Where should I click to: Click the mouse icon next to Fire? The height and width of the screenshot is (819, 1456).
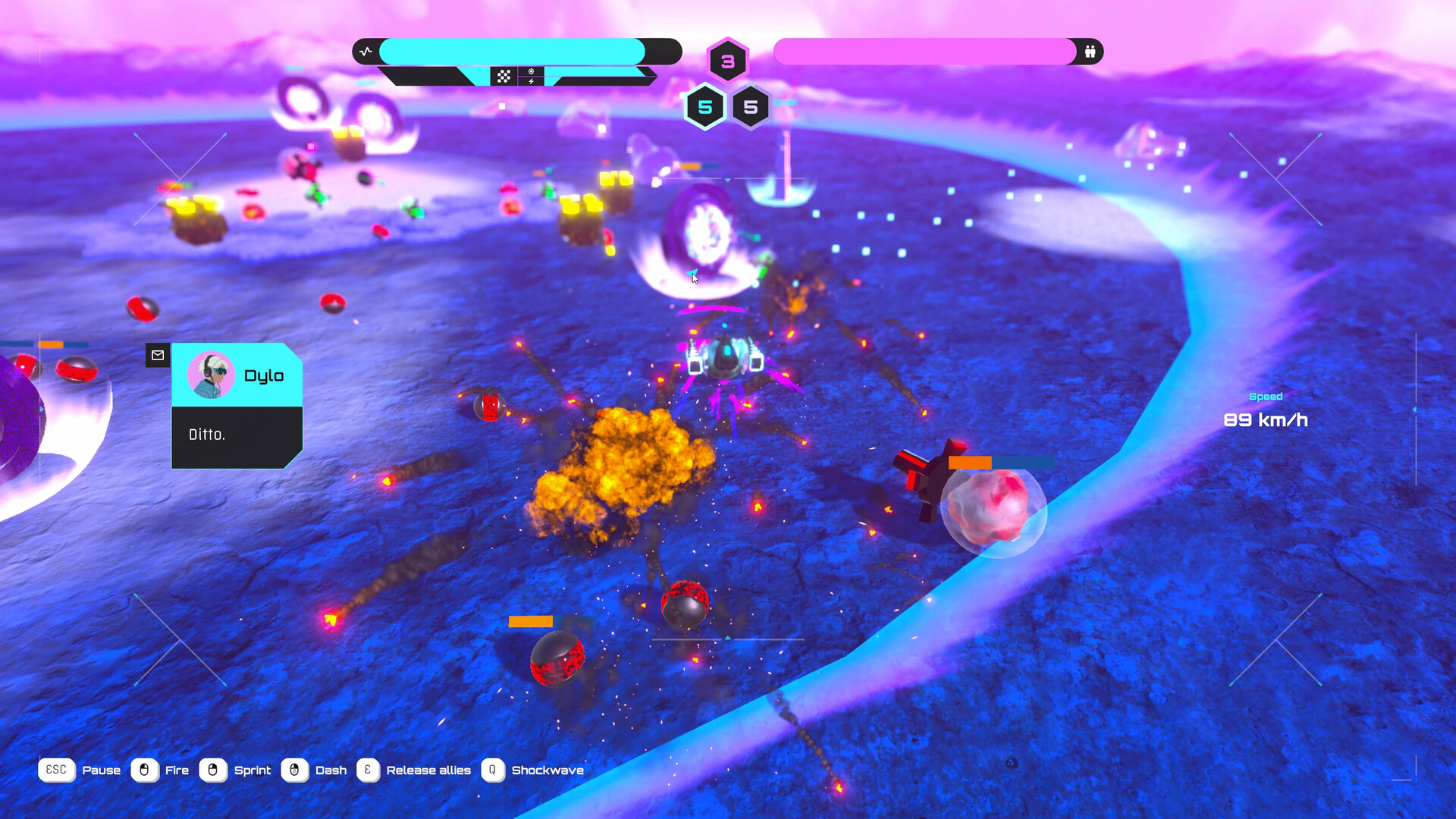pyautogui.click(x=144, y=770)
